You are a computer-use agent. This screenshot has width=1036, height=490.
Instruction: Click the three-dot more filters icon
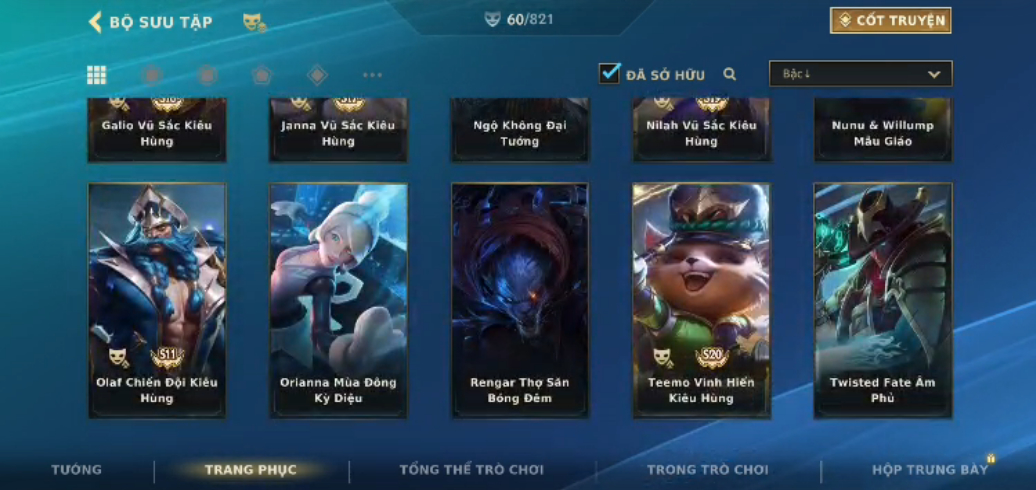pos(372,75)
